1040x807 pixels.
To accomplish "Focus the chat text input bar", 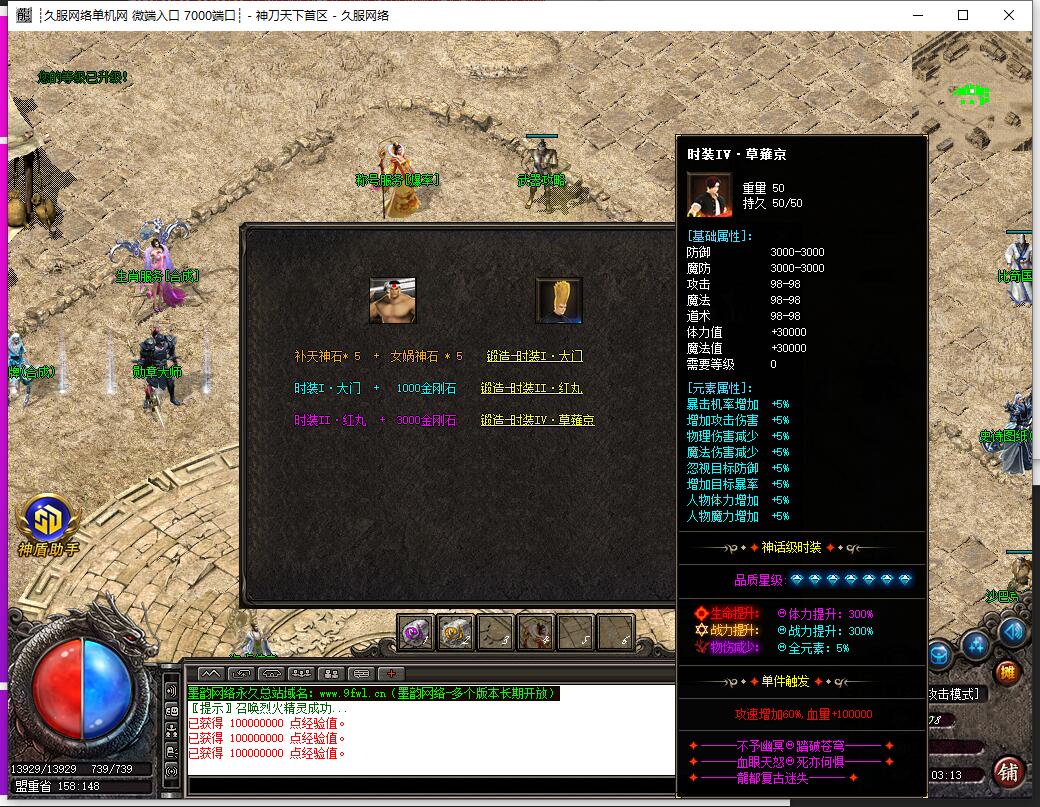I will 430,785.
